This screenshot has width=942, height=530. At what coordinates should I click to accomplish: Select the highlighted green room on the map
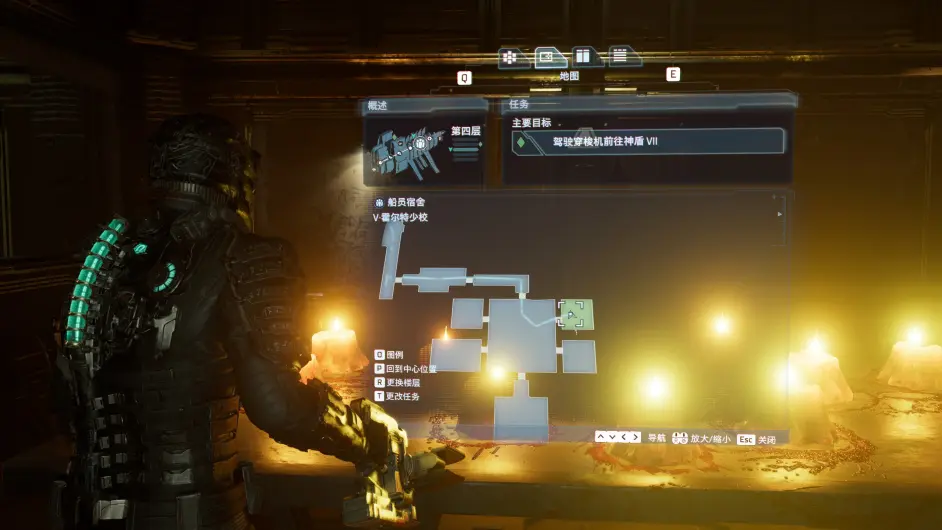pyautogui.click(x=575, y=314)
